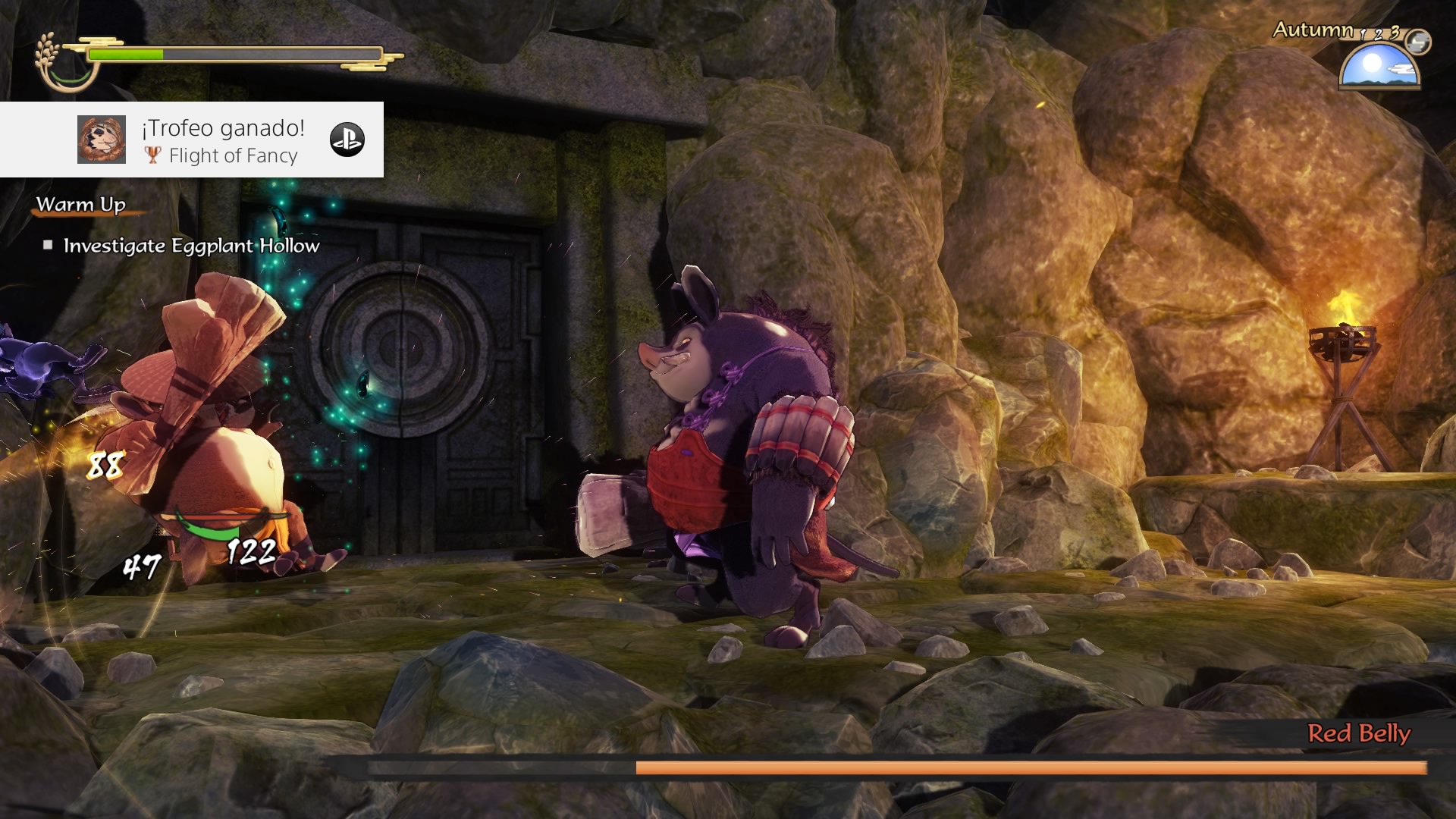Select the Investigate Eggplant Hollow objective
Viewport: 1456px width, 819px height.
tap(191, 246)
